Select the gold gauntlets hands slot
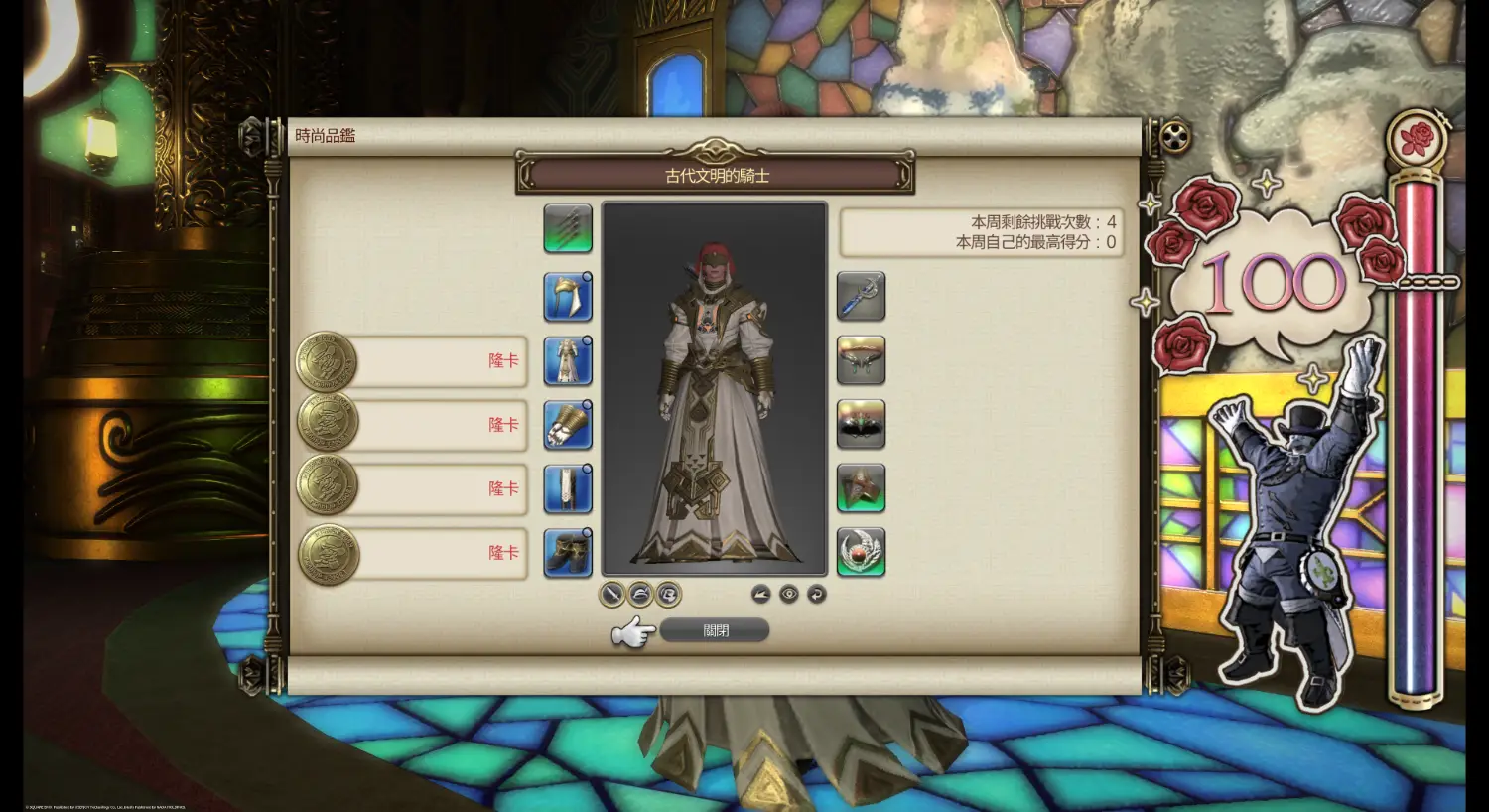 568,425
